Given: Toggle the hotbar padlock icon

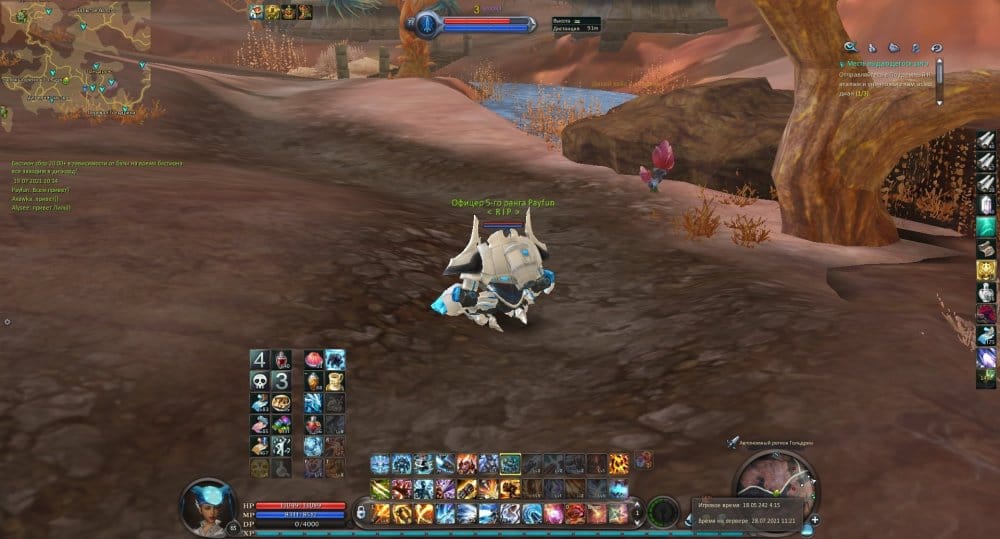Looking at the screenshot, I should pyautogui.click(x=360, y=514).
